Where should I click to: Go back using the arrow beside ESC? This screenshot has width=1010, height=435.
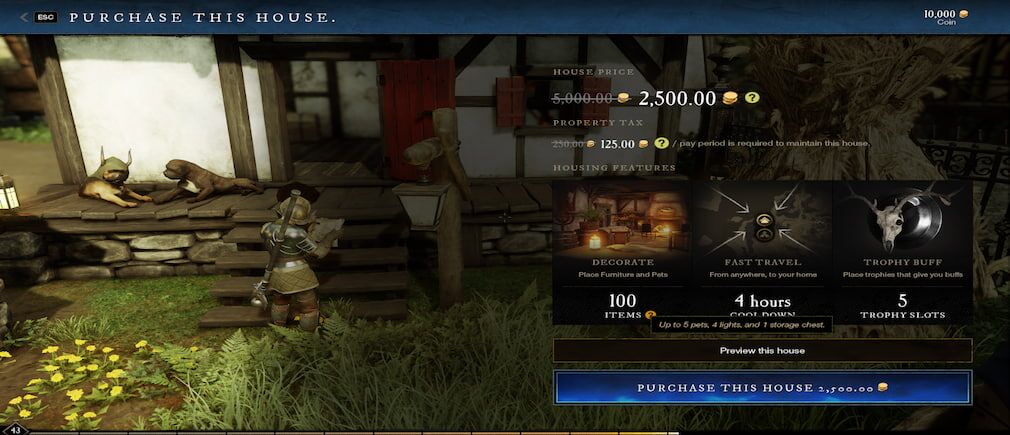point(24,17)
